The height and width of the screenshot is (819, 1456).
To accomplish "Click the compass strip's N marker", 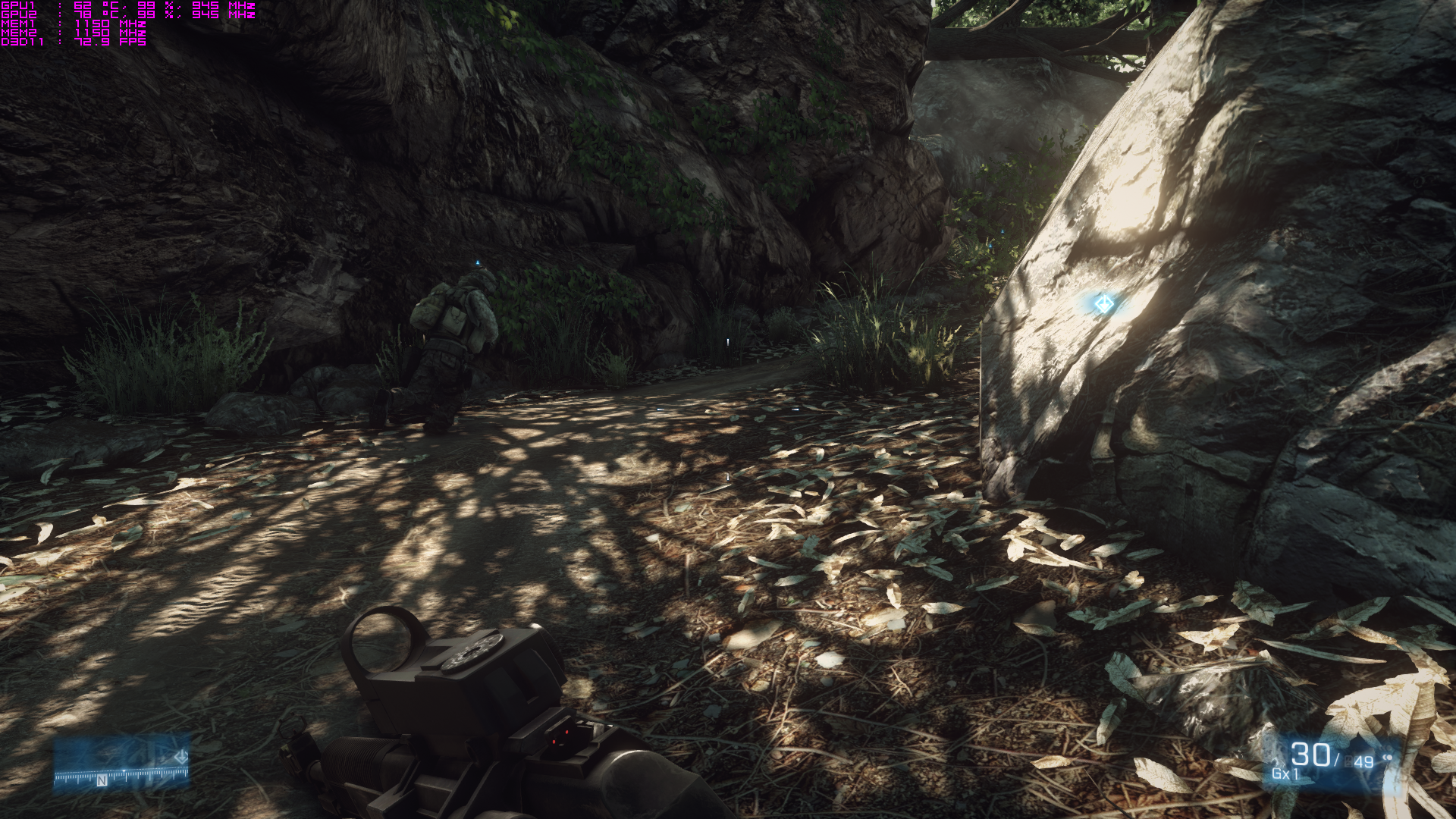I will (x=102, y=780).
